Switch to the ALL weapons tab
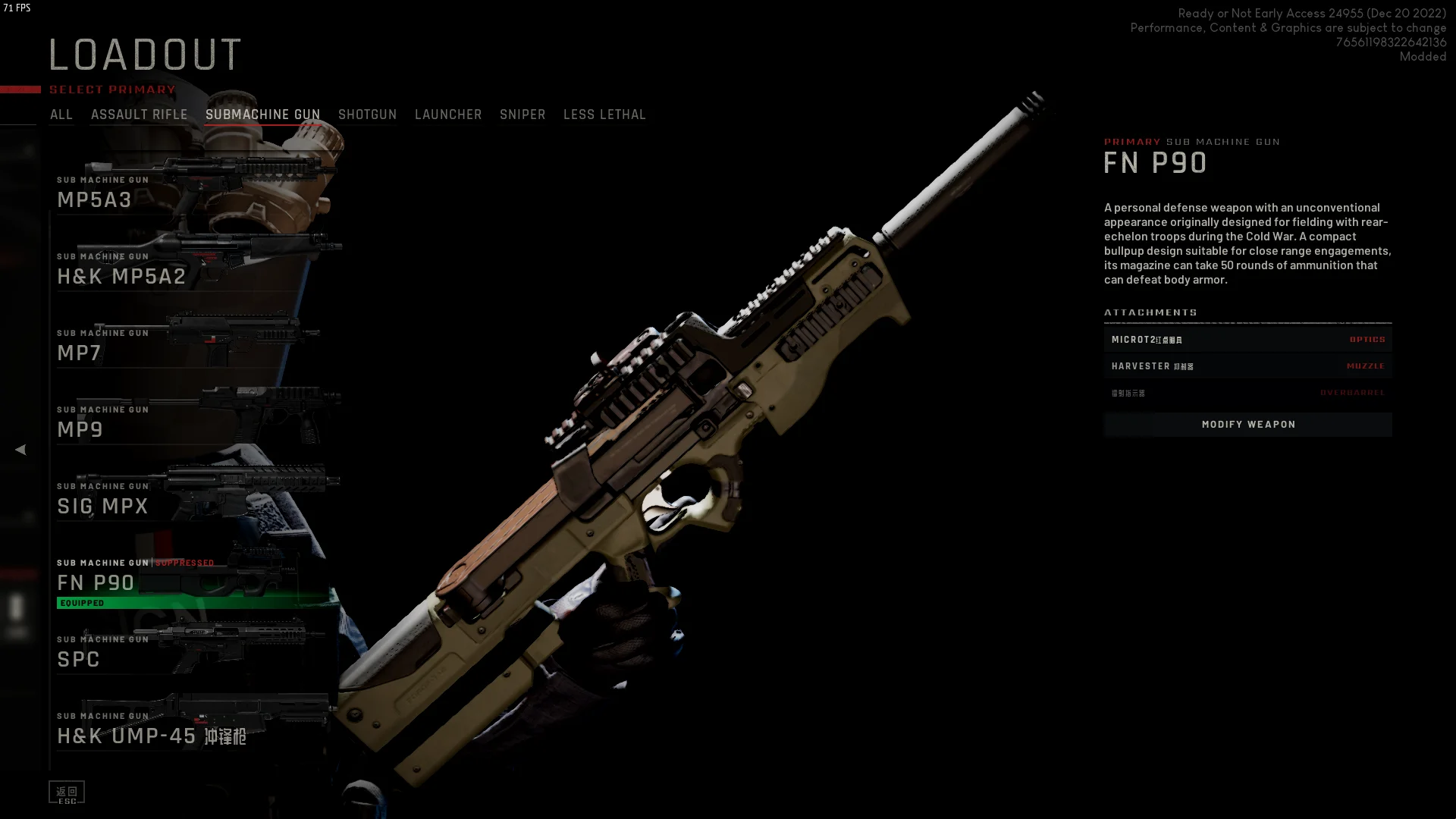The image size is (1456, 819). click(x=61, y=115)
